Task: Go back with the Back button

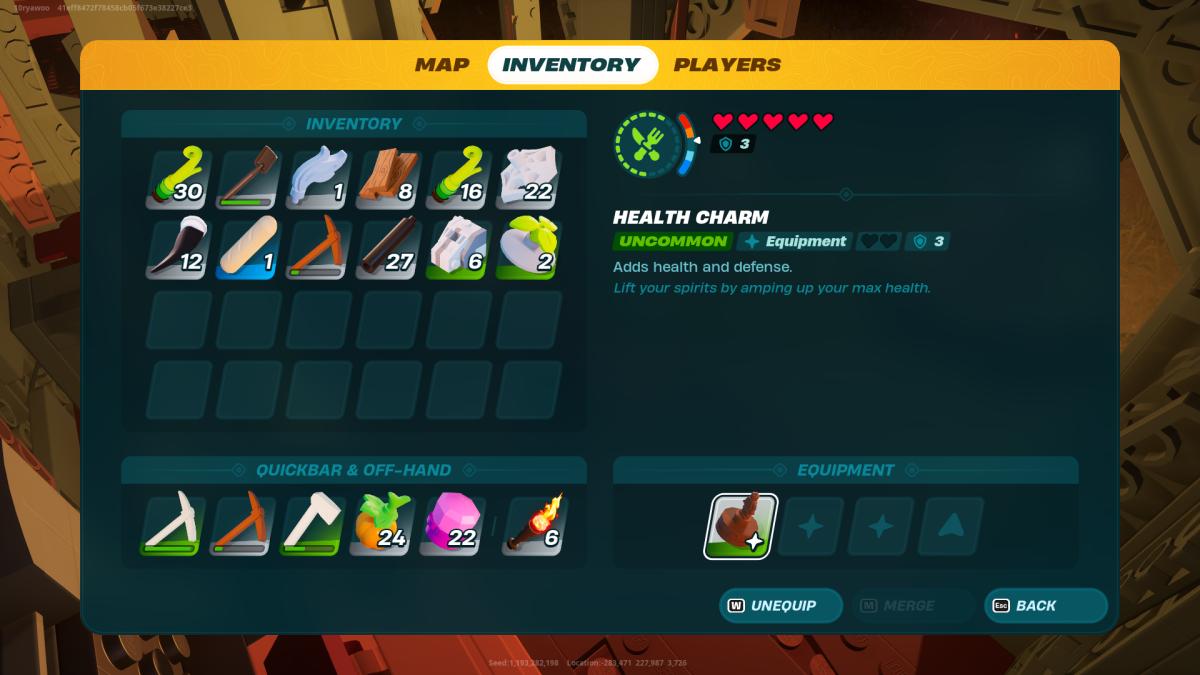Action: [1046, 606]
